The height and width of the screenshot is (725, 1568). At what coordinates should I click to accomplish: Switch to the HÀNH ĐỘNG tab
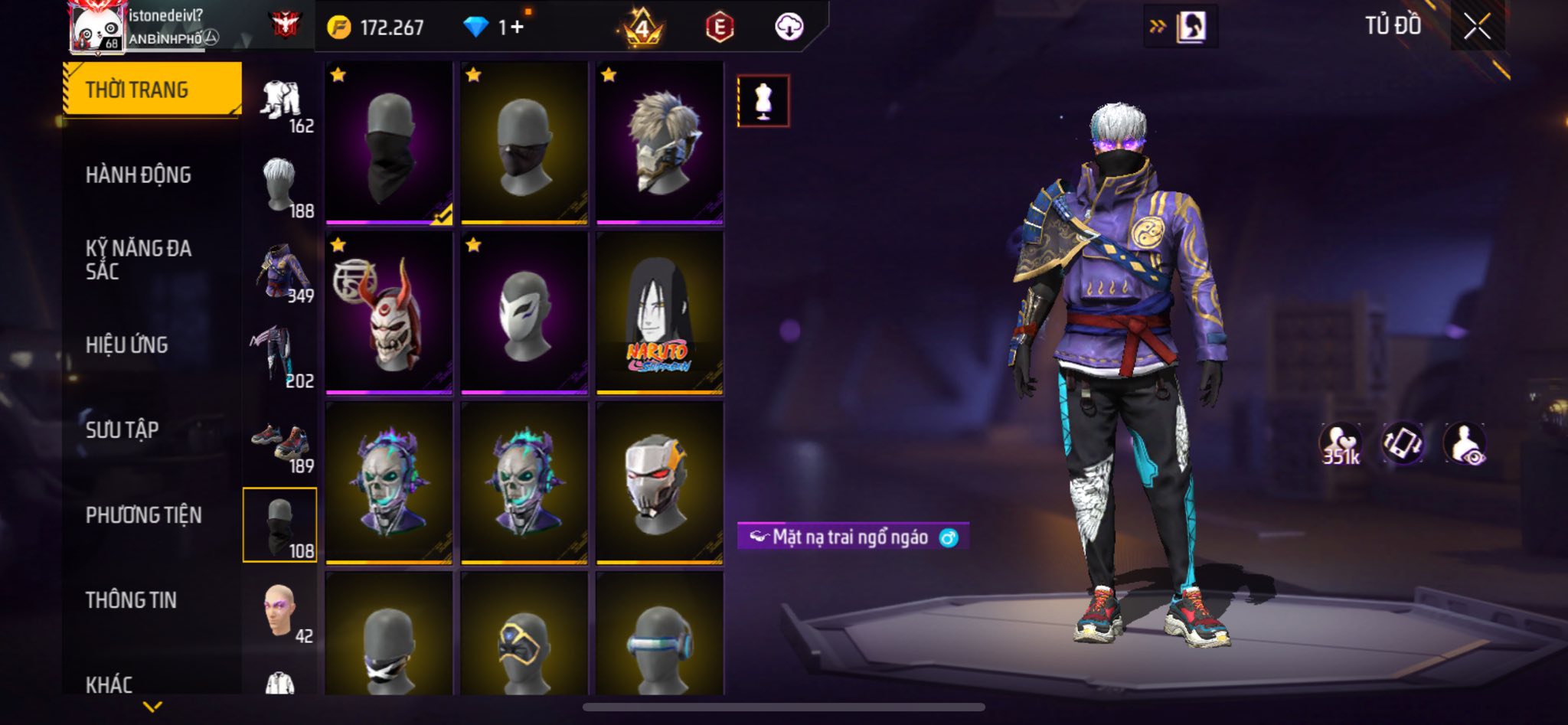click(x=139, y=175)
